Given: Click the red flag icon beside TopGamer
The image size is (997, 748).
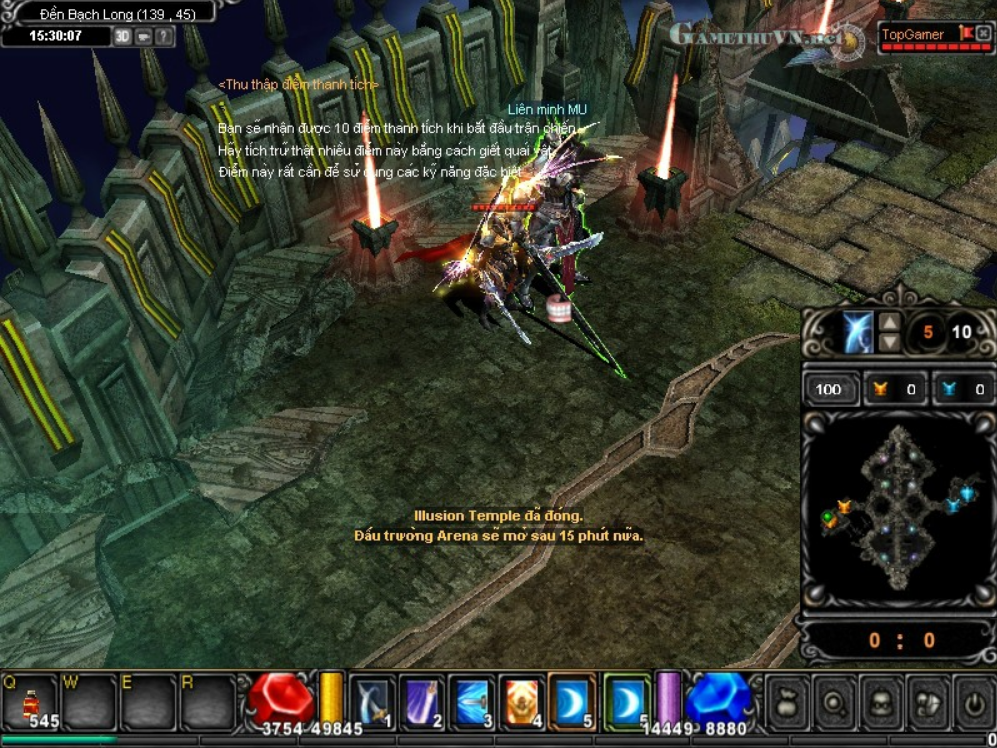Looking at the screenshot, I should 966,34.
